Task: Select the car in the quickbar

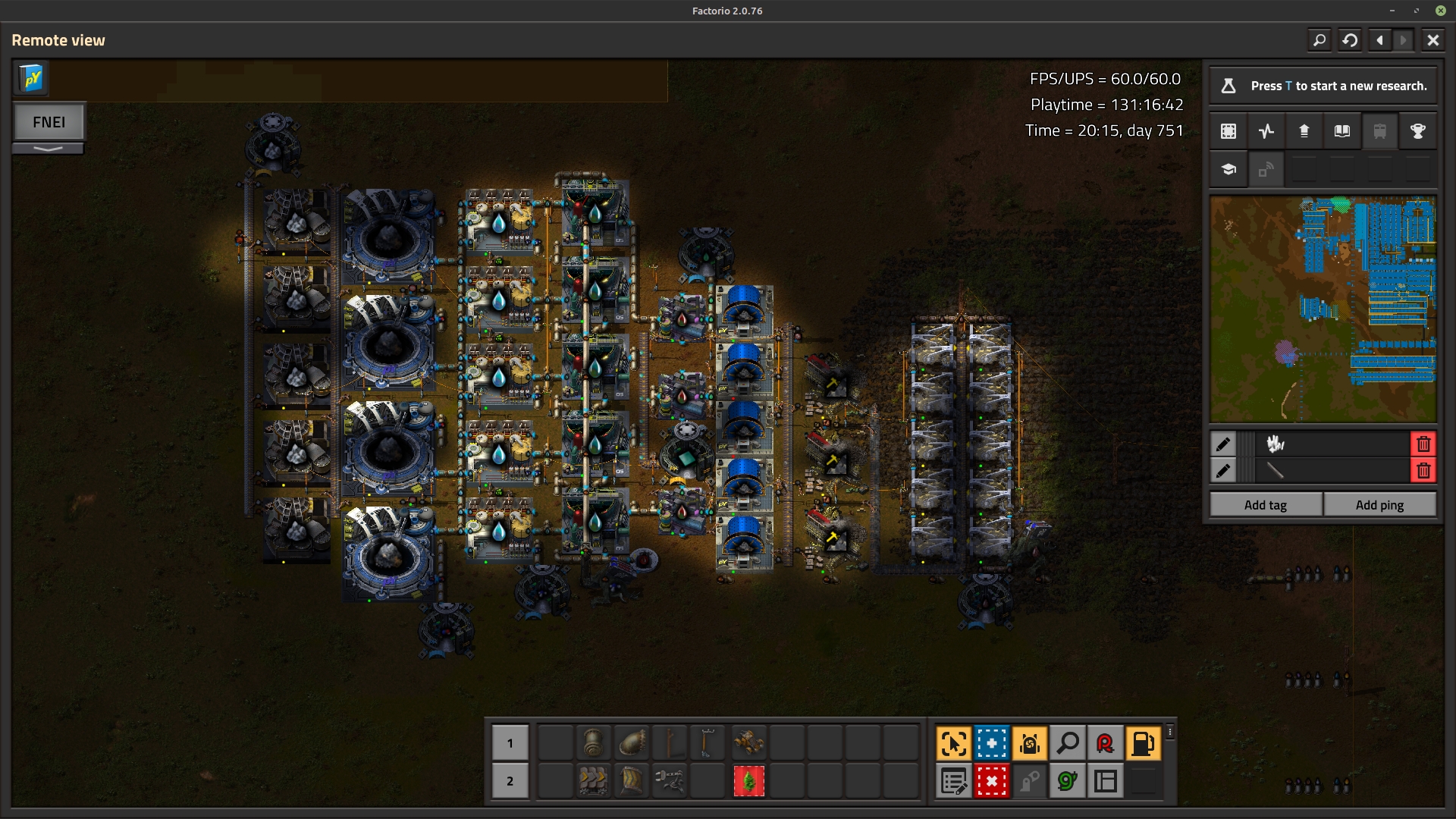Action: pos(748,743)
